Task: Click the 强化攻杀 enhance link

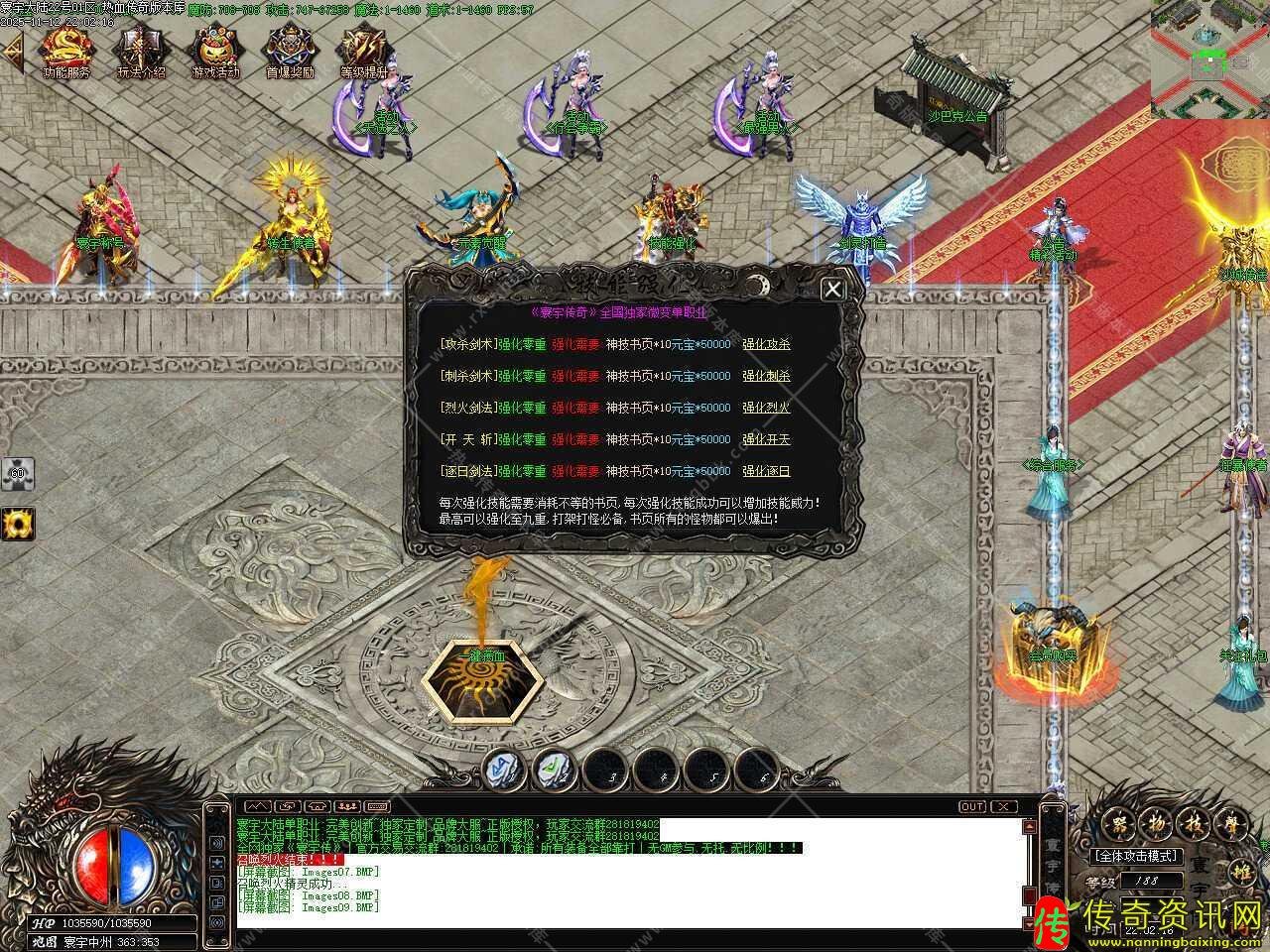Action: coord(766,345)
